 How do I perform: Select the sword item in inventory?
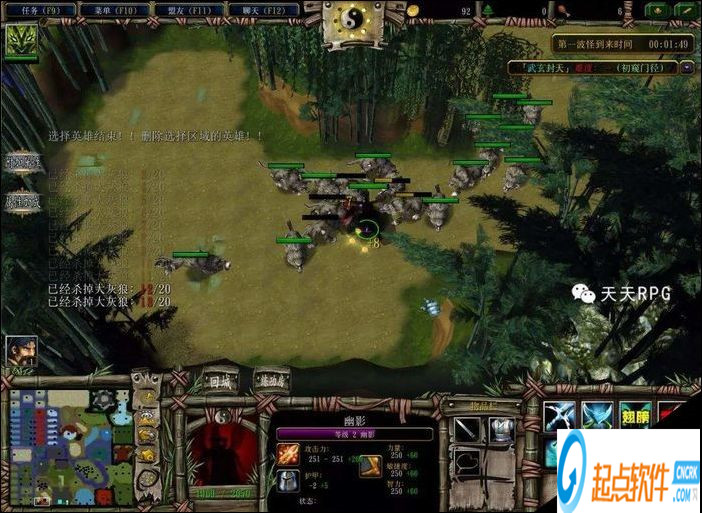coord(467,428)
